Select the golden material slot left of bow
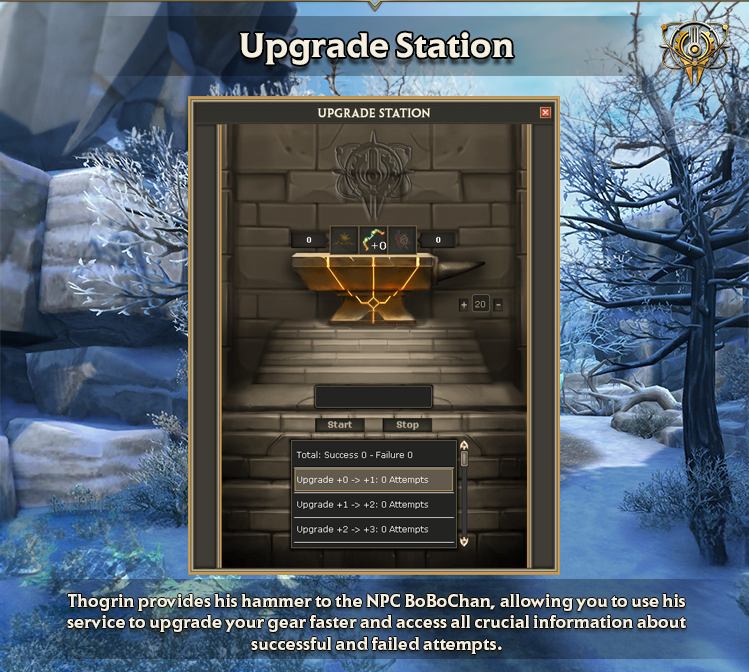This screenshot has width=749, height=672. click(344, 240)
